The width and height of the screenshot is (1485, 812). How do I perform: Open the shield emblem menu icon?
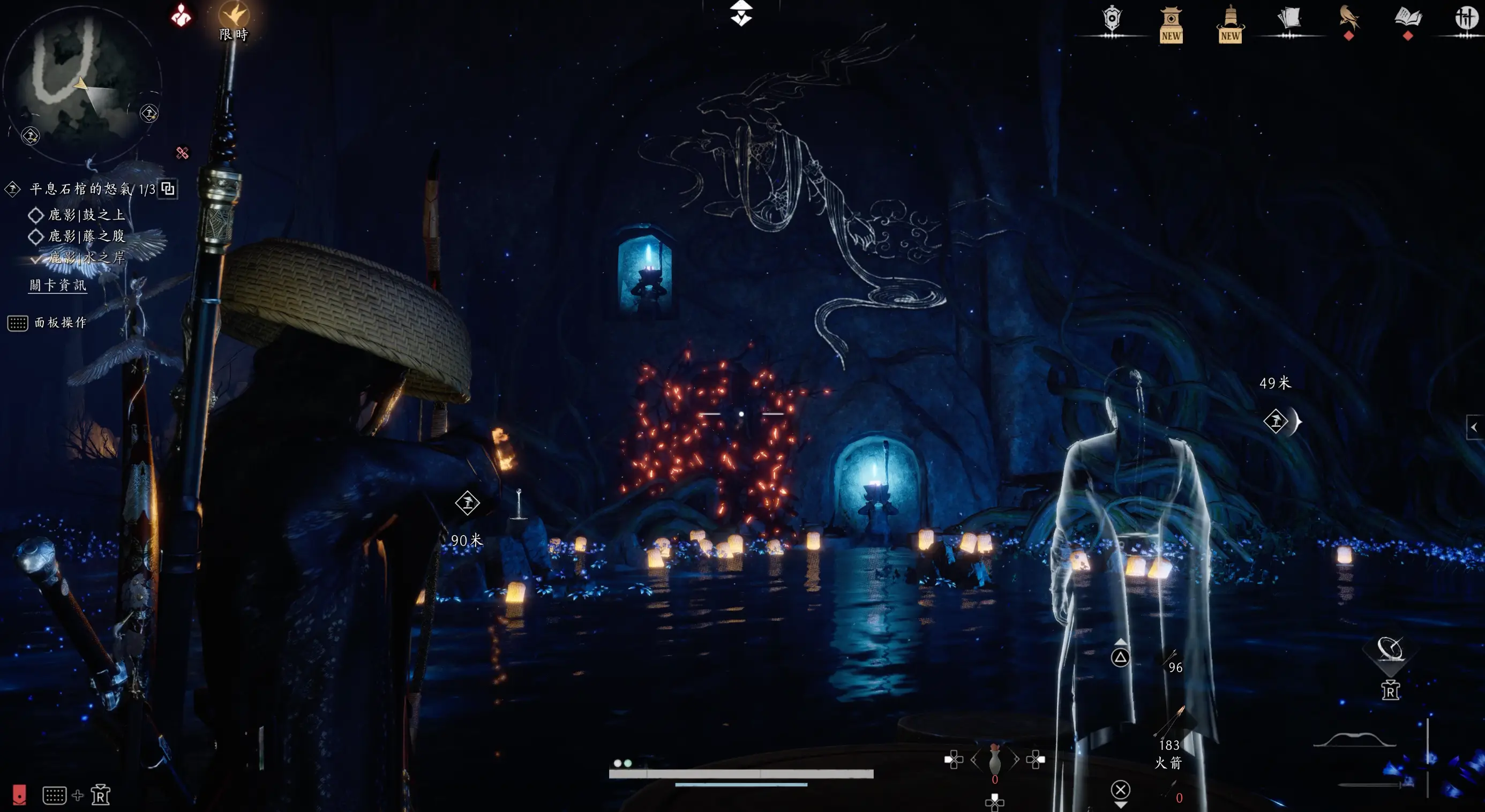tap(1112, 19)
